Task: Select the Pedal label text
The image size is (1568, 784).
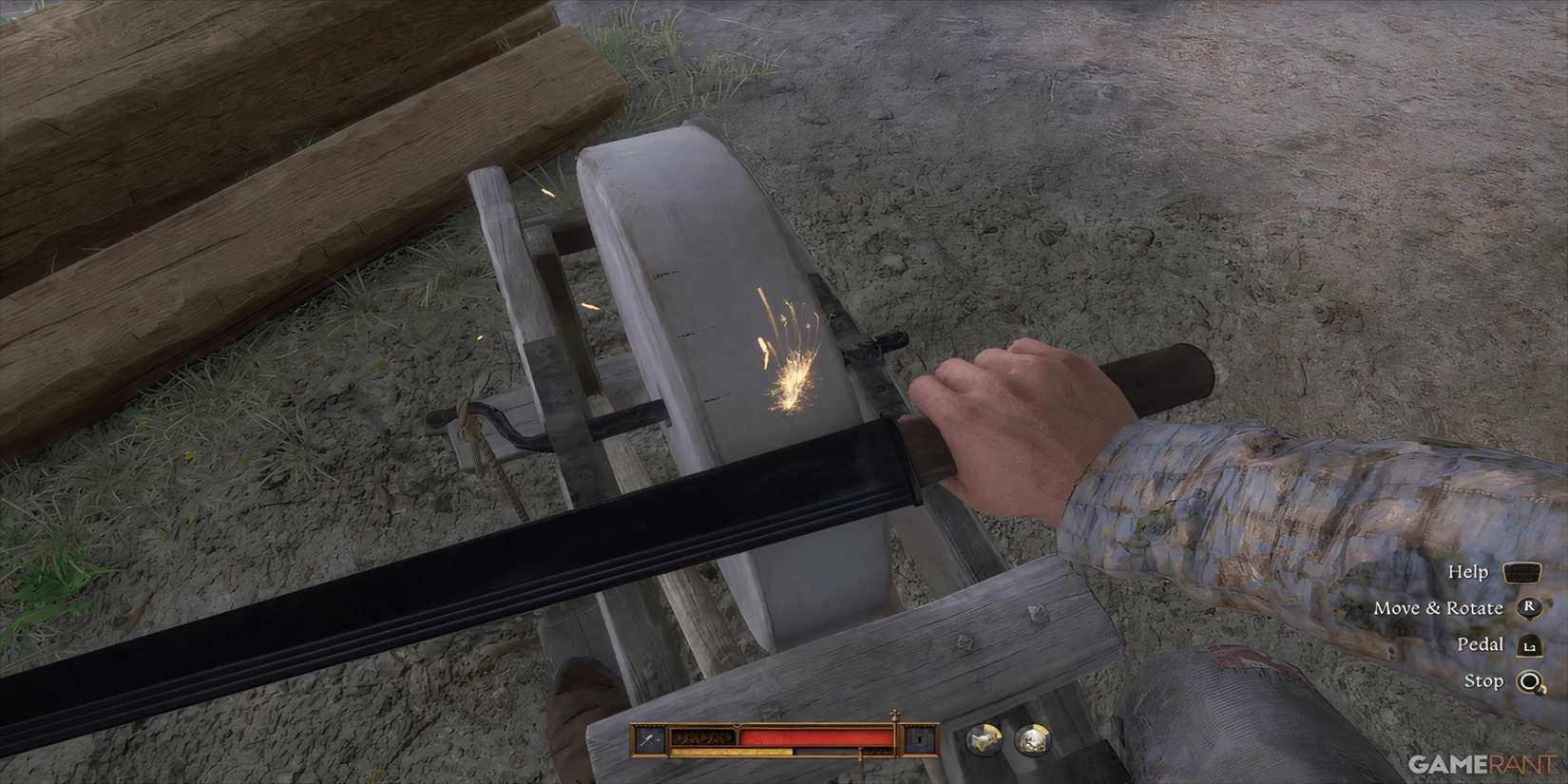Action: point(1481,644)
